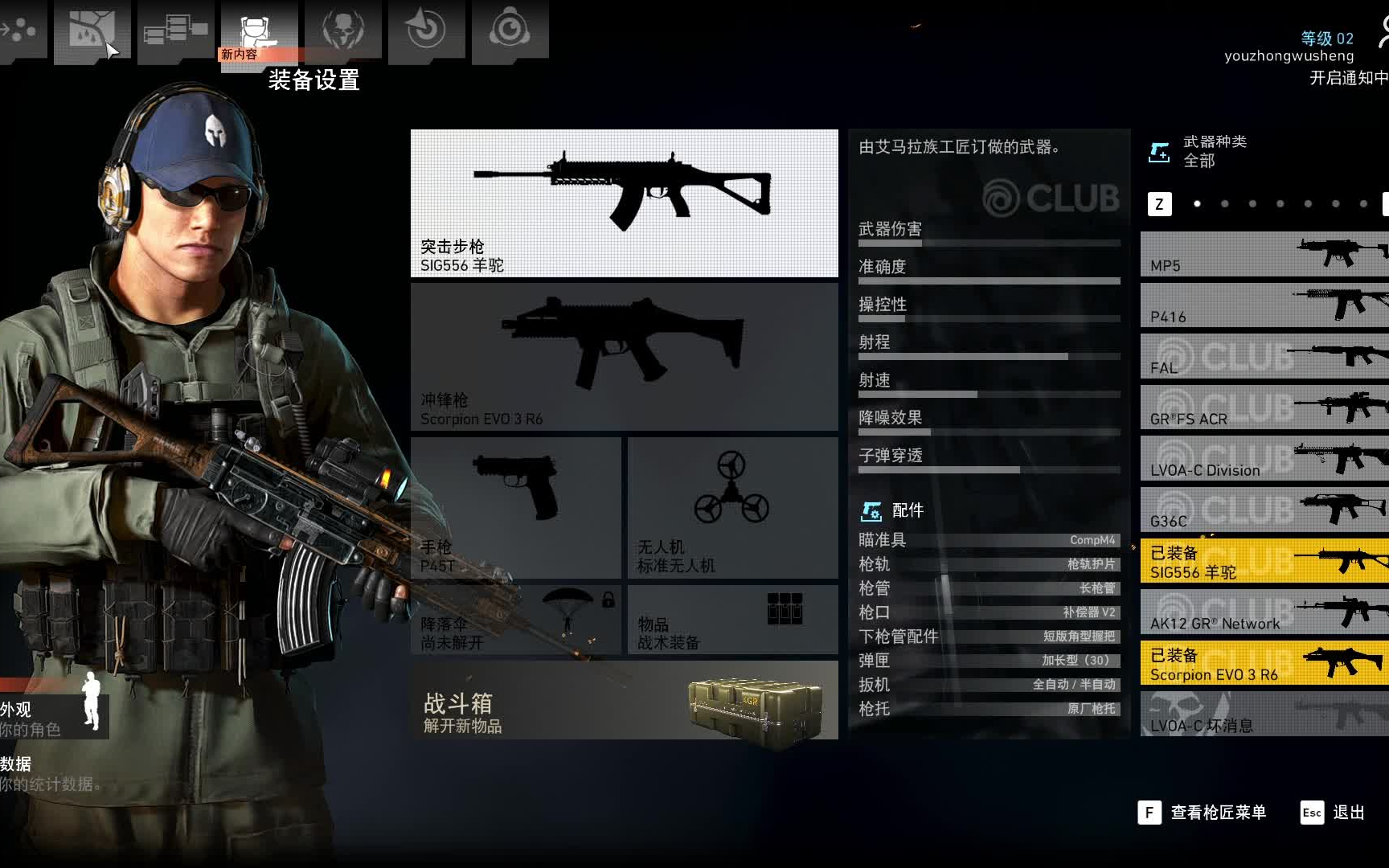Choose P416 from the weapon list
Viewport: 1389px width, 868px height.
pyautogui.click(x=1264, y=306)
